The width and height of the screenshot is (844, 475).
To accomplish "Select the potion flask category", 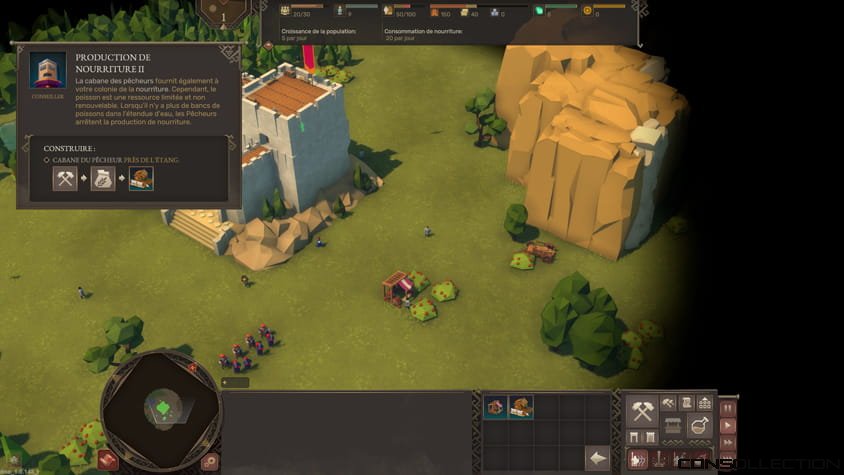I will [x=699, y=427].
